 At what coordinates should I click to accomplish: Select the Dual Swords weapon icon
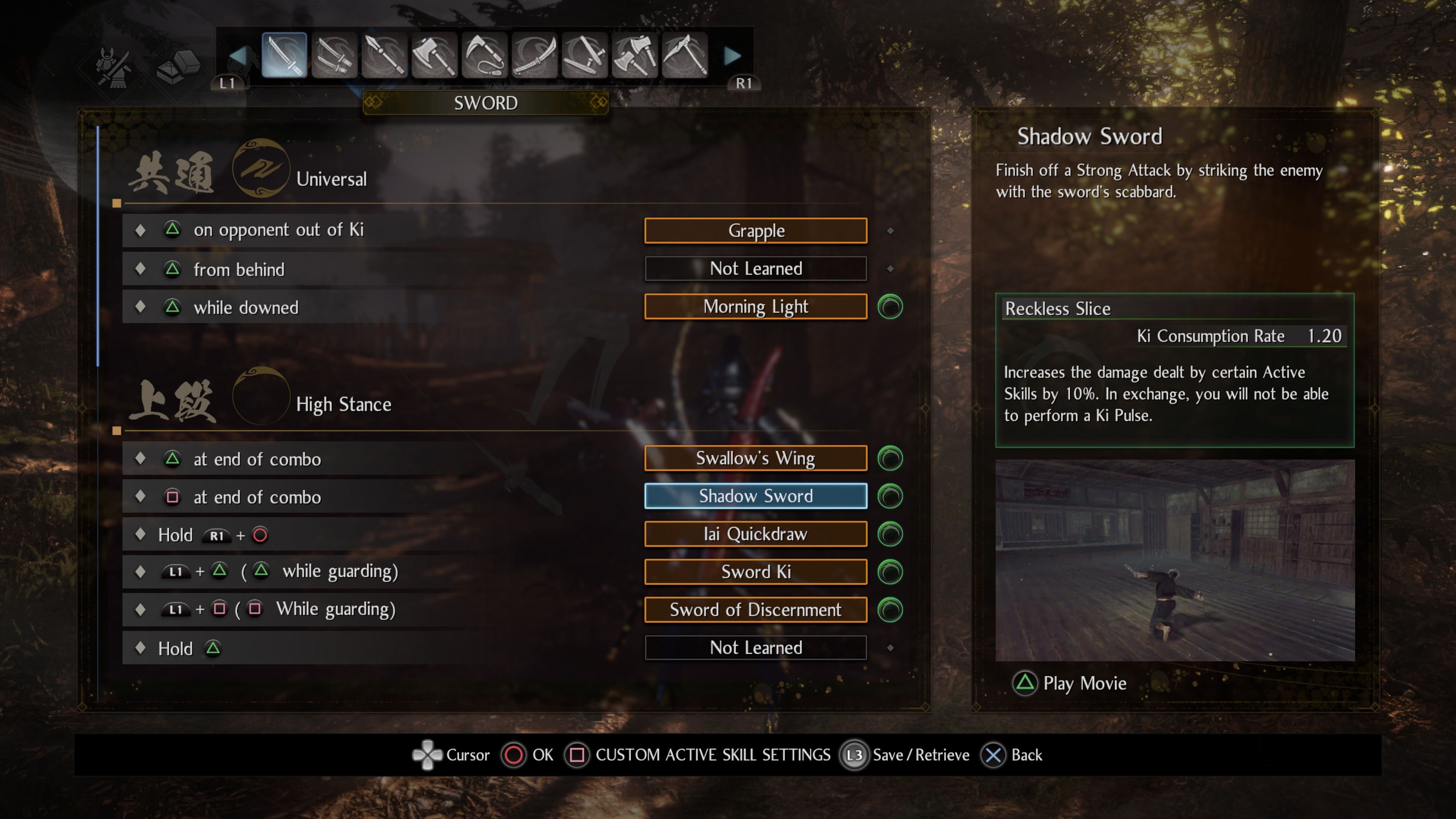point(334,54)
